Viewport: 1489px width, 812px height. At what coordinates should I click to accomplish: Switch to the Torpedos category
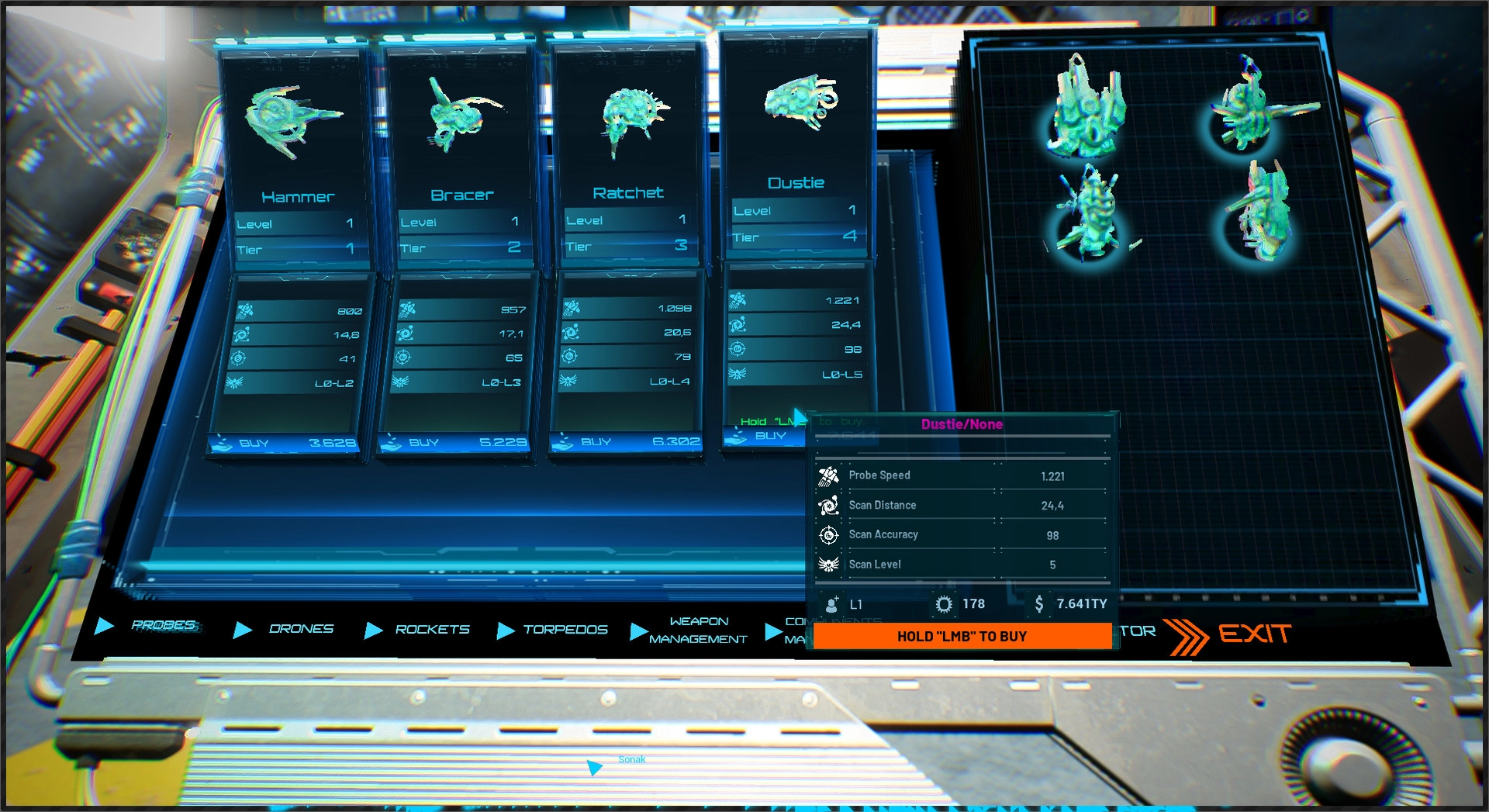(x=564, y=630)
